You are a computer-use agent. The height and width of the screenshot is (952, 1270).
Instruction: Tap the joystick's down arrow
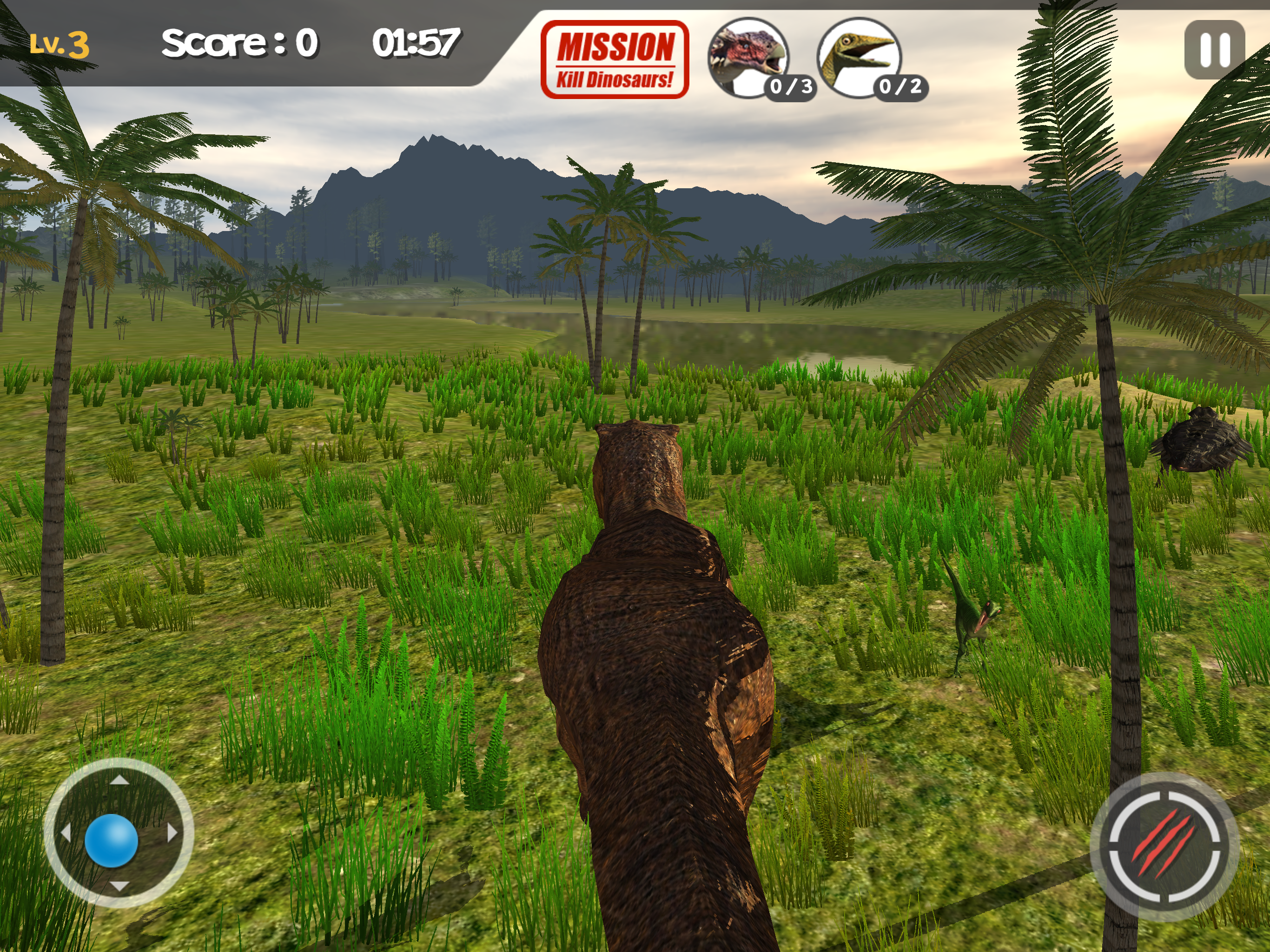(x=119, y=886)
